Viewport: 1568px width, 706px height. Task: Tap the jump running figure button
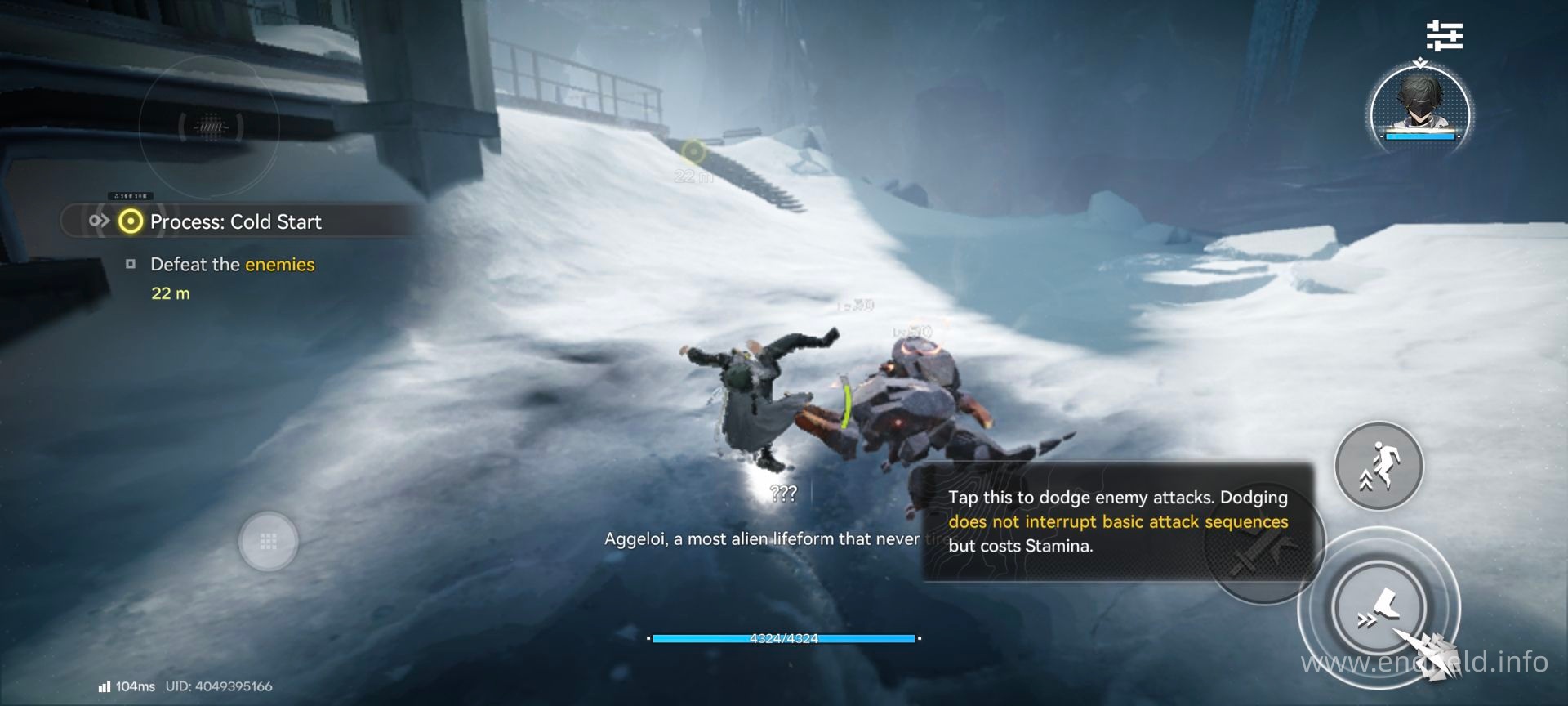click(x=1379, y=466)
